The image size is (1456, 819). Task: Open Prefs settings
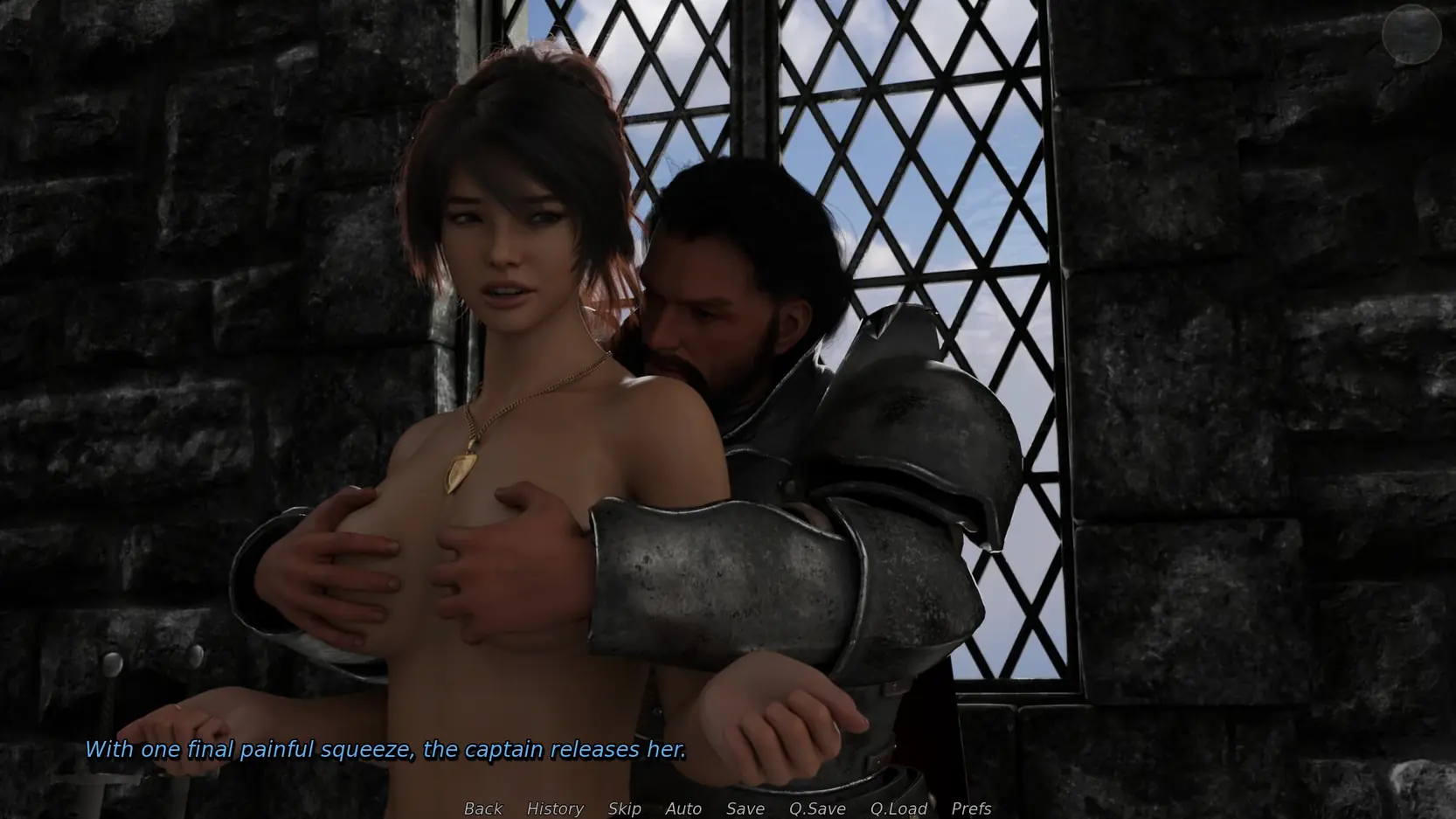tap(971, 809)
